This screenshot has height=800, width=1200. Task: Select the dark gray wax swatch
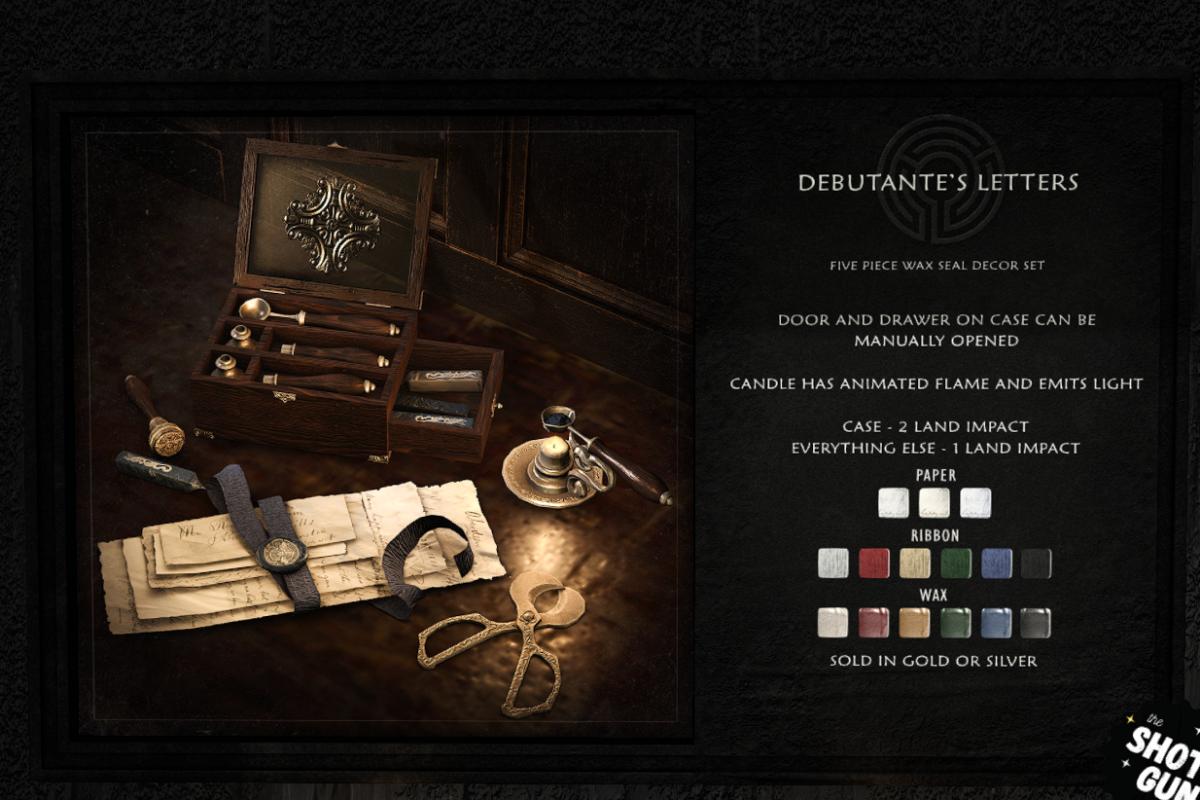(1036, 623)
